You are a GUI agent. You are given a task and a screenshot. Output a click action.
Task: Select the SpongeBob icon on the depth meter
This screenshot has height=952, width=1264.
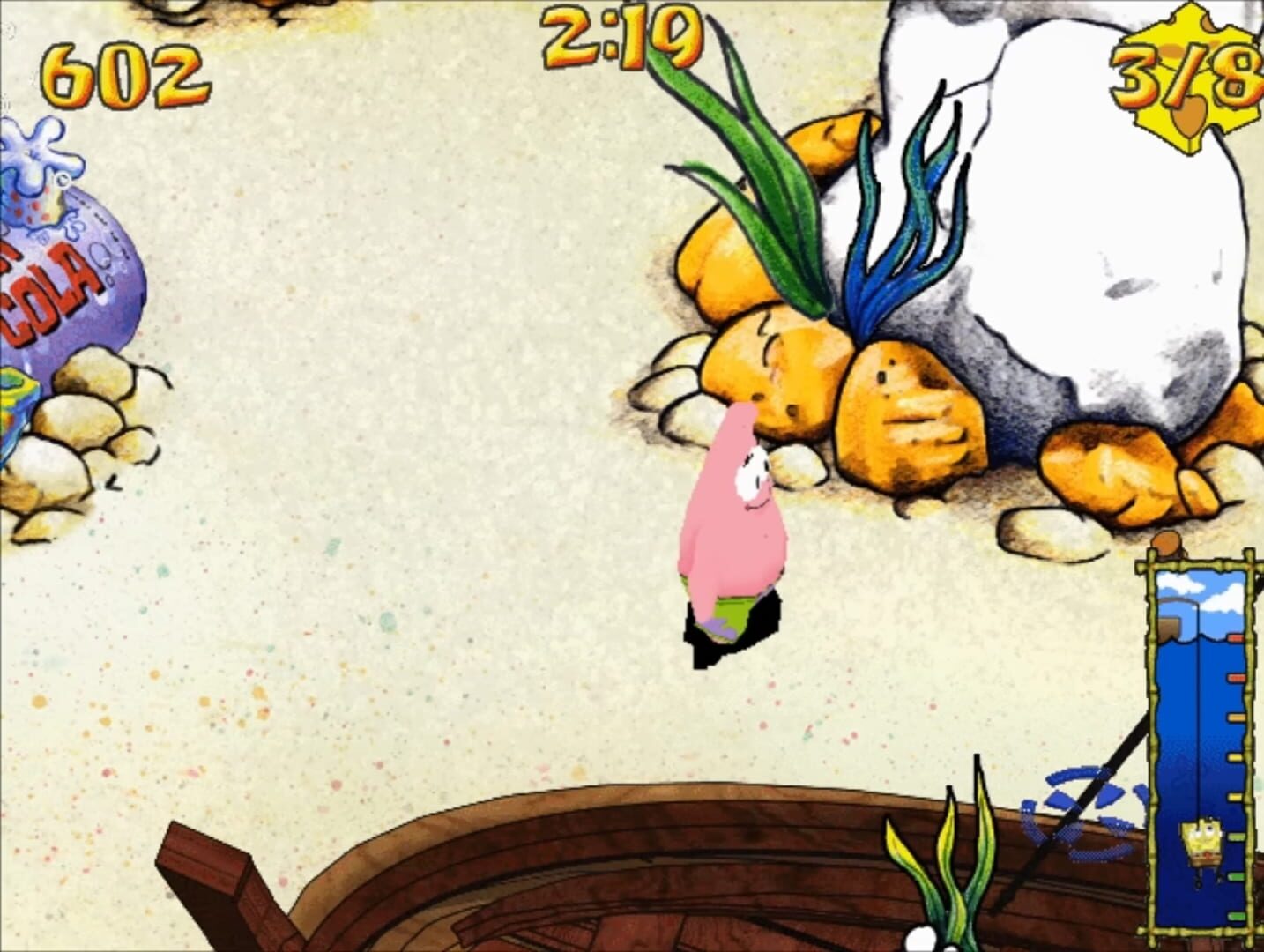click(x=1202, y=842)
